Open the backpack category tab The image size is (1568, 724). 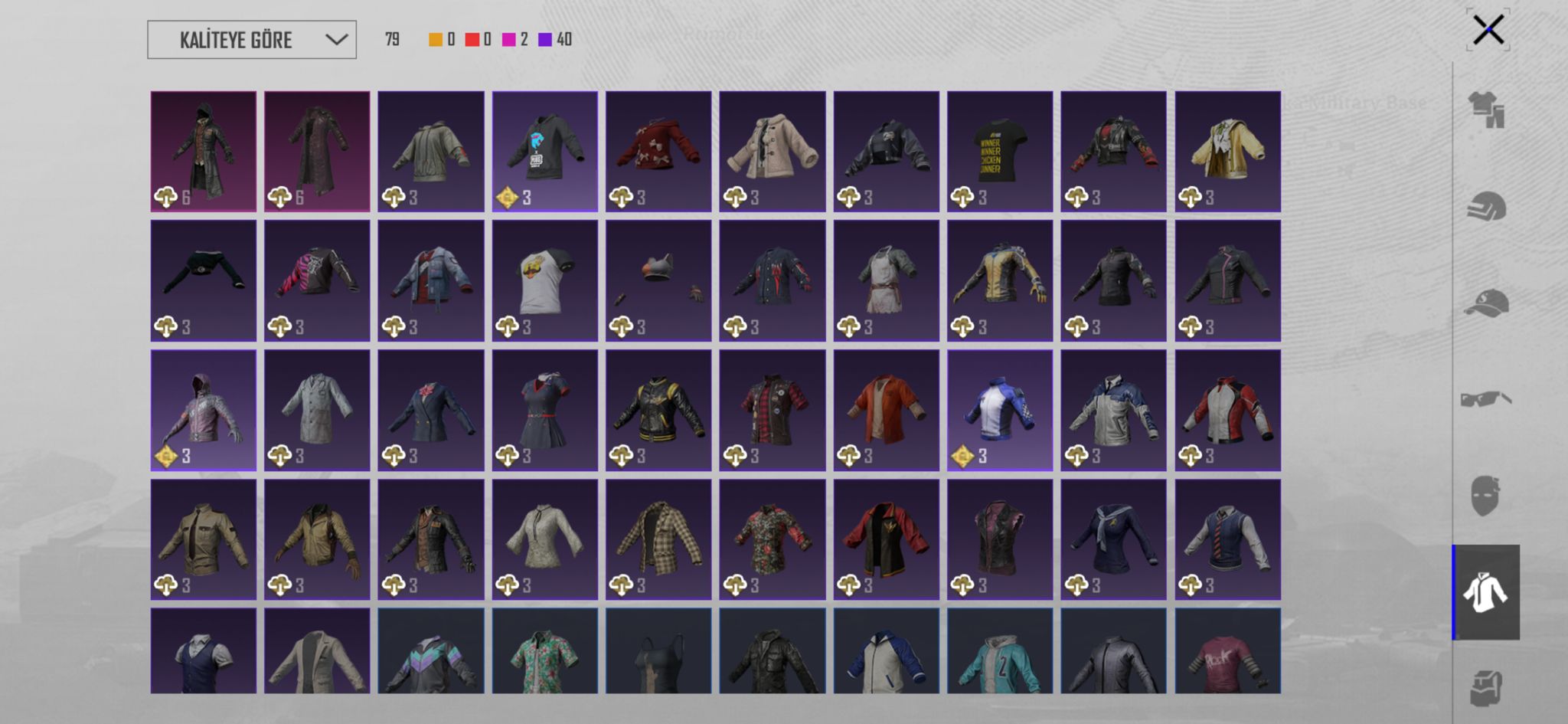pos(1486,687)
